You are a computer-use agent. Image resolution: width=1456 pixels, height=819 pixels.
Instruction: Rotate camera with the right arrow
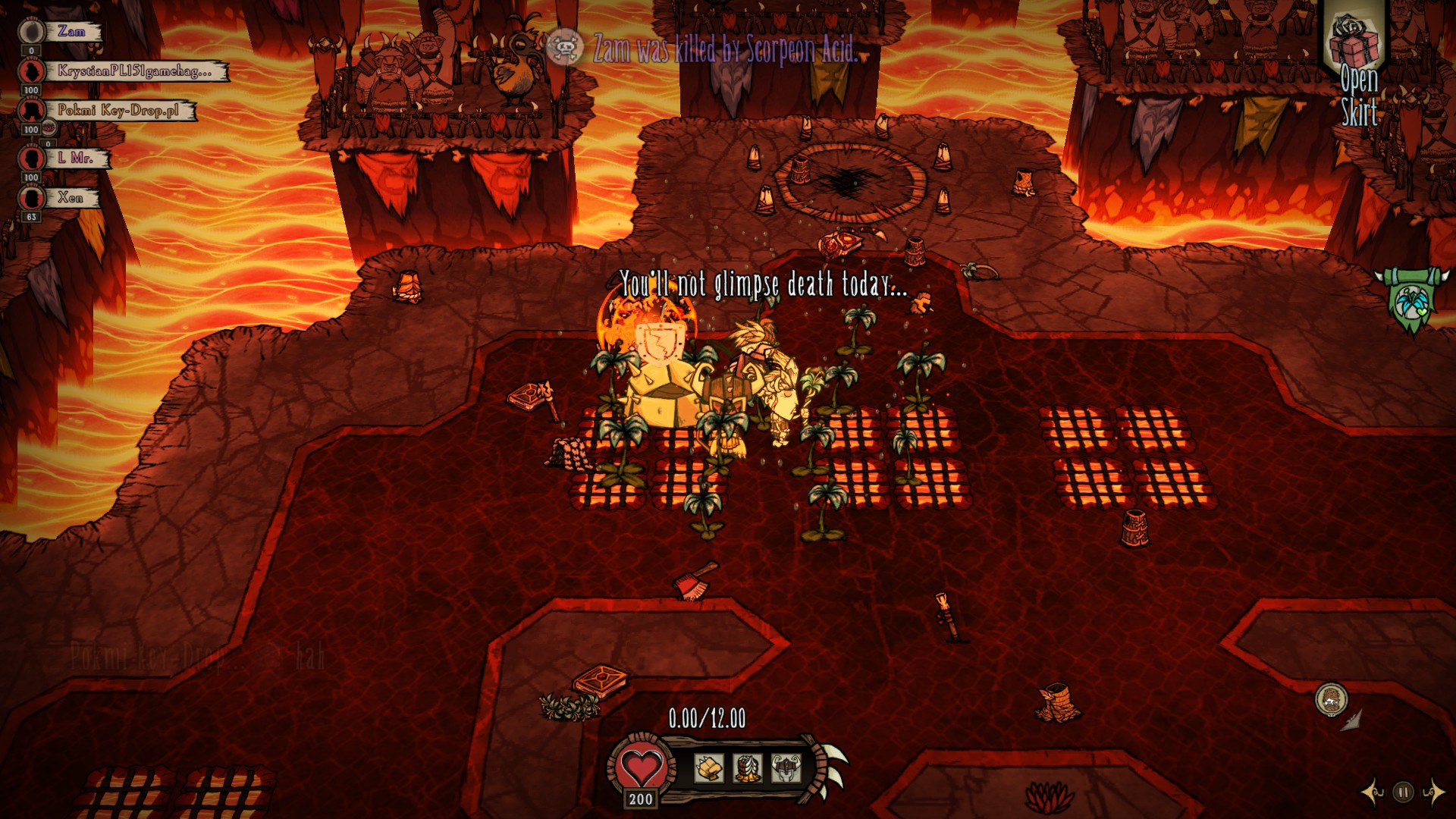1432,792
